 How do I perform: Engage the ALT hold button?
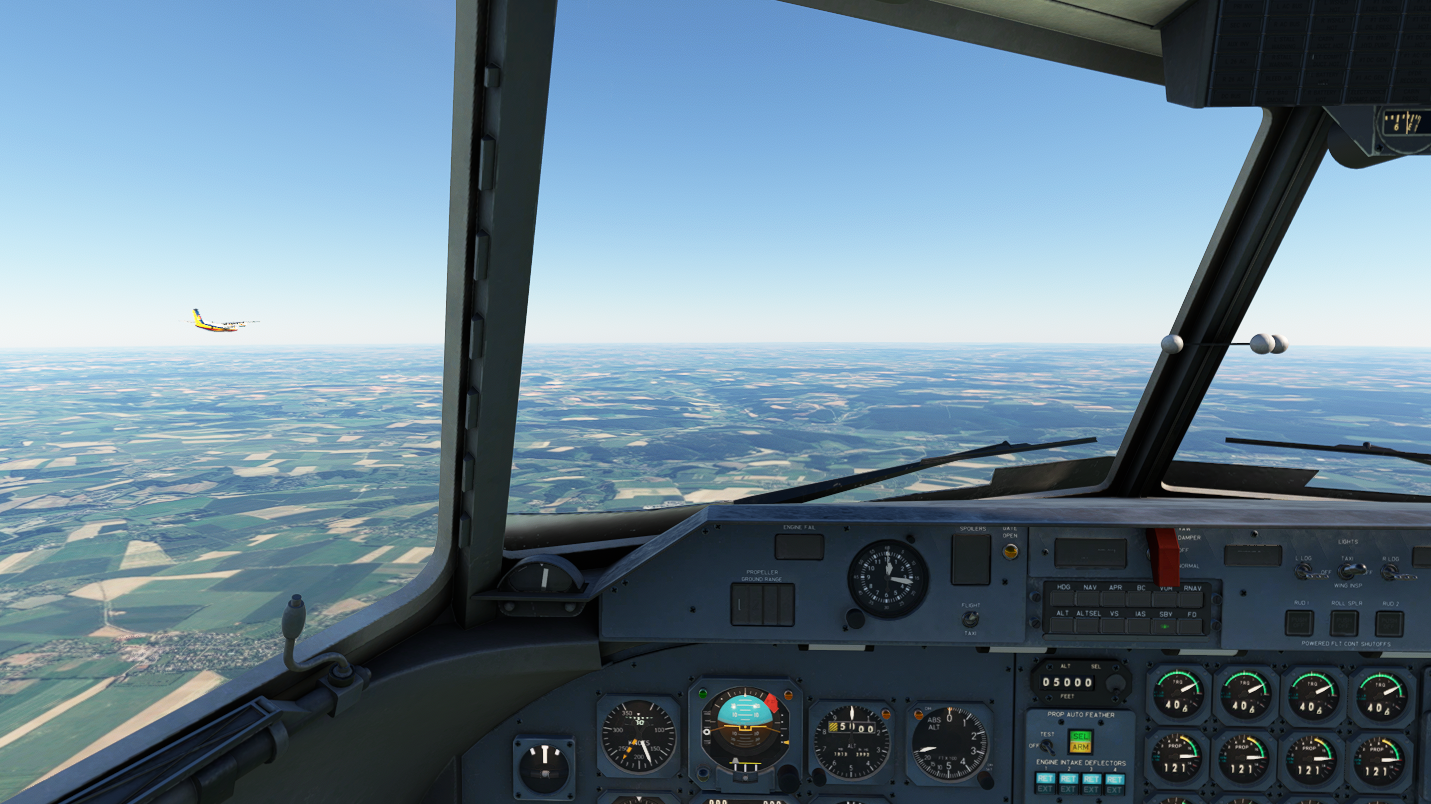click(x=1062, y=626)
